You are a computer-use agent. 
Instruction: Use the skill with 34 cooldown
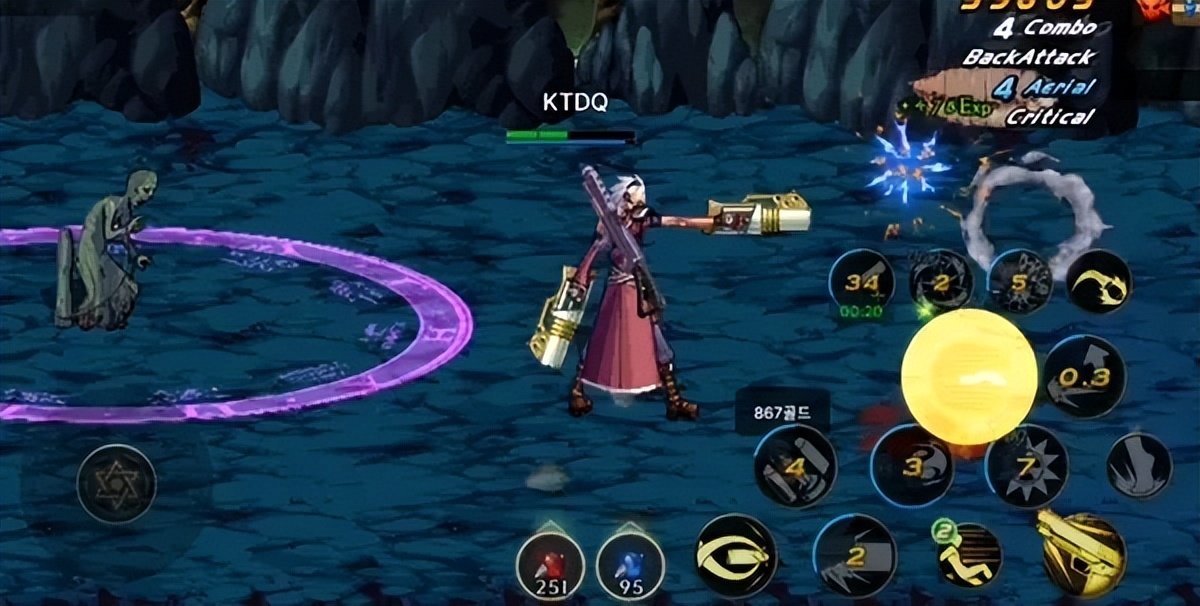861,283
